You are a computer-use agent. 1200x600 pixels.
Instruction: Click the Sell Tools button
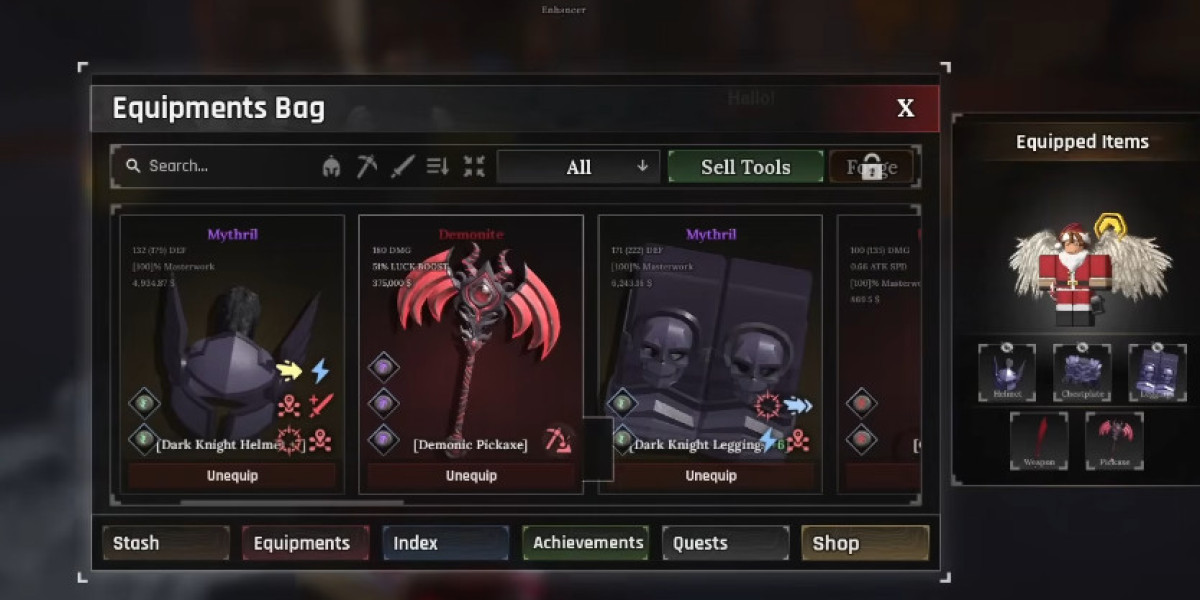(746, 167)
